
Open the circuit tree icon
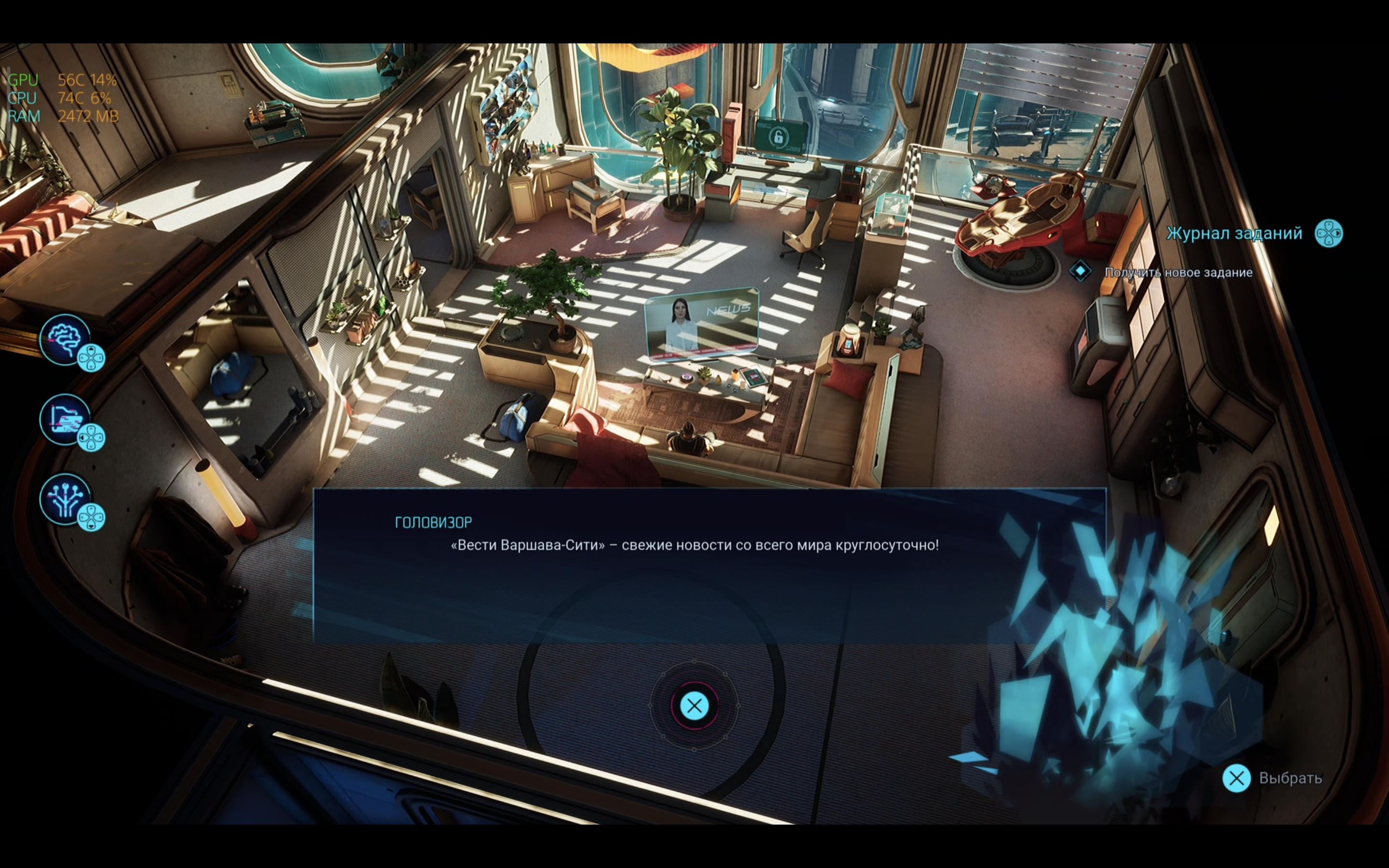[66, 499]
